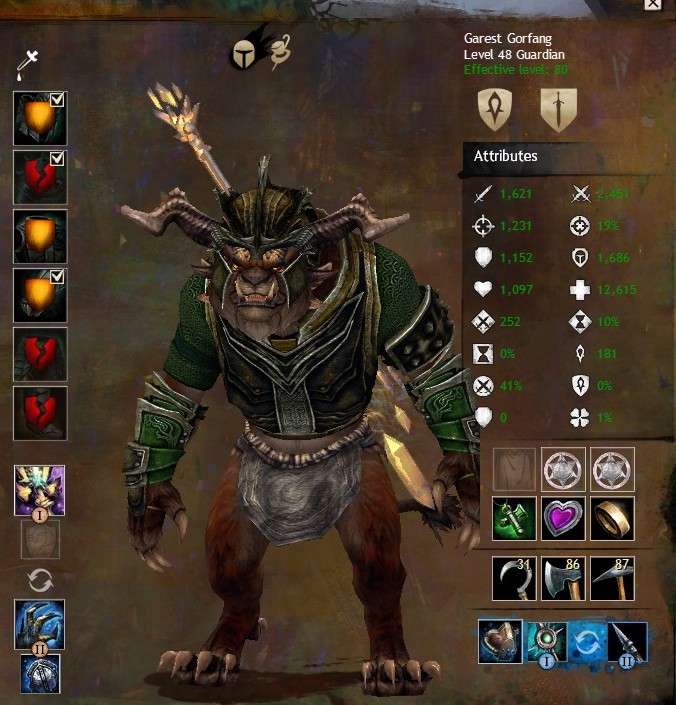Select the clawed weapon in set II
Screen dimensions: 676x705
point(40,624)
